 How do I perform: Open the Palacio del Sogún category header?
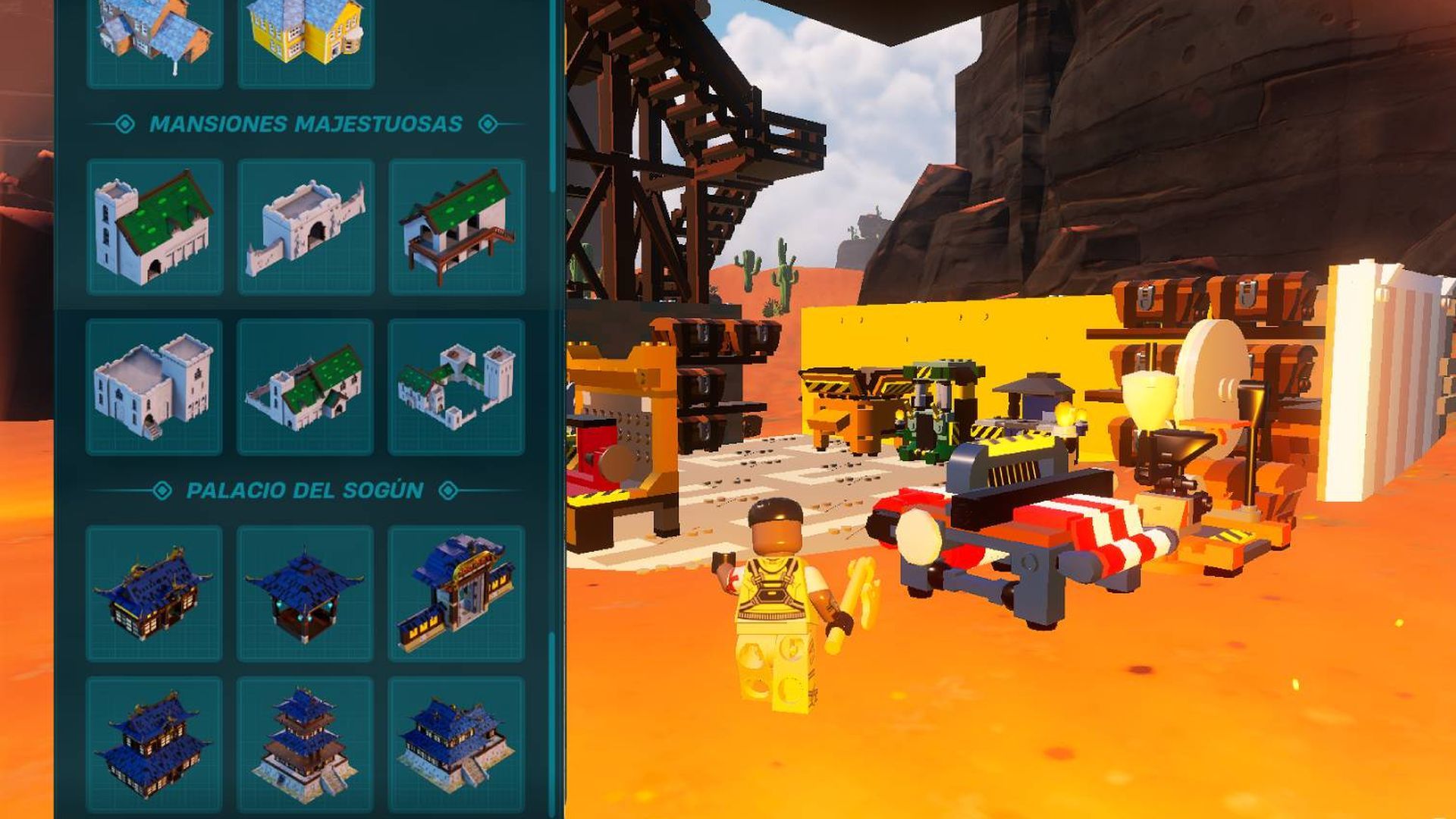pos(306,489)
